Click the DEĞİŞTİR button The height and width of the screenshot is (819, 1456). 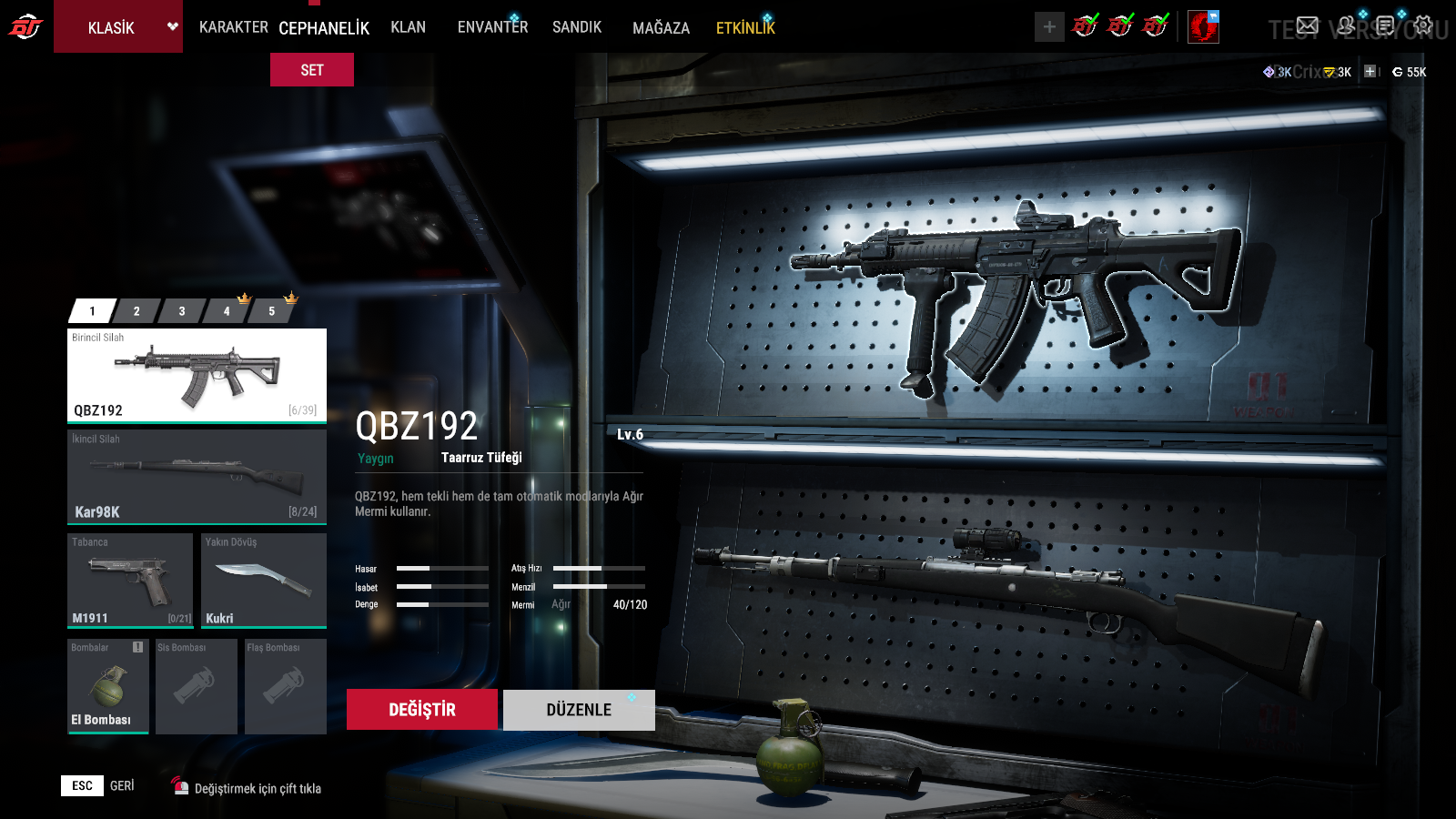click(422, 710)
